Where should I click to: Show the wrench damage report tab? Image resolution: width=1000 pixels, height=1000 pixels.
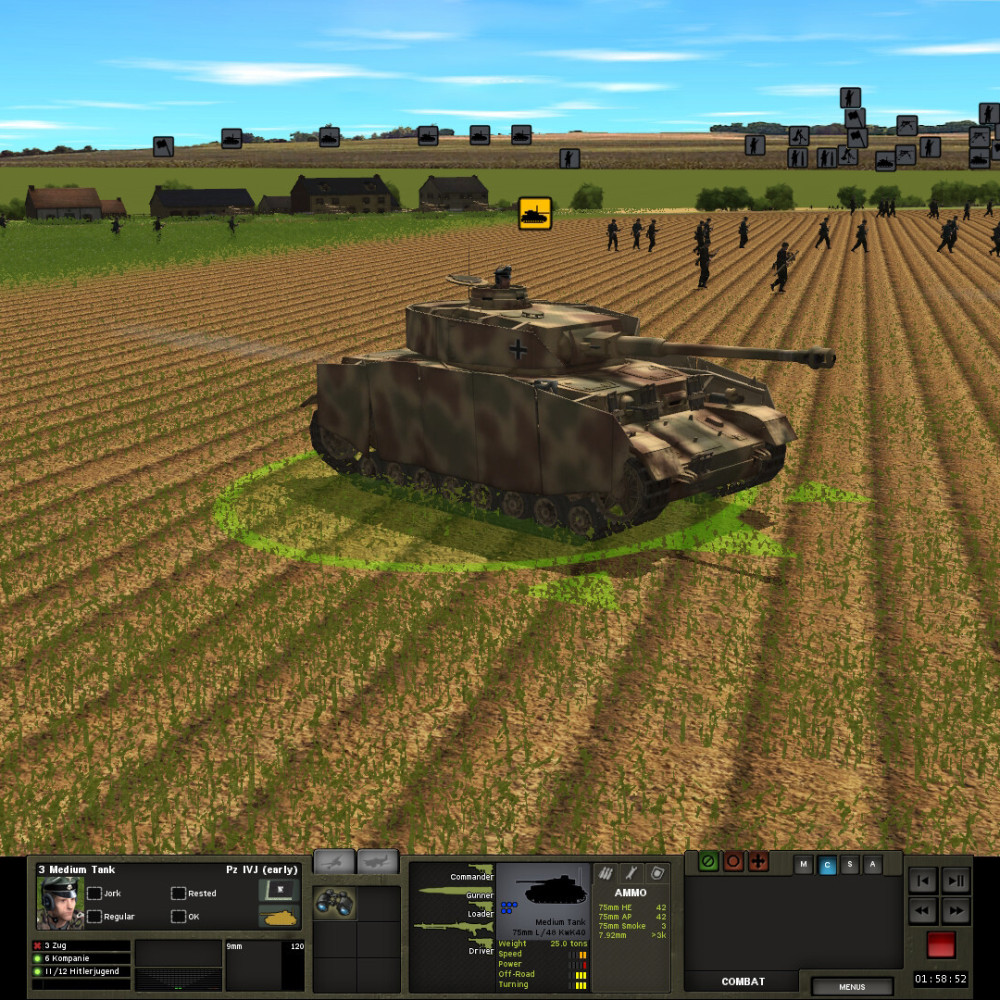(631, 873)
